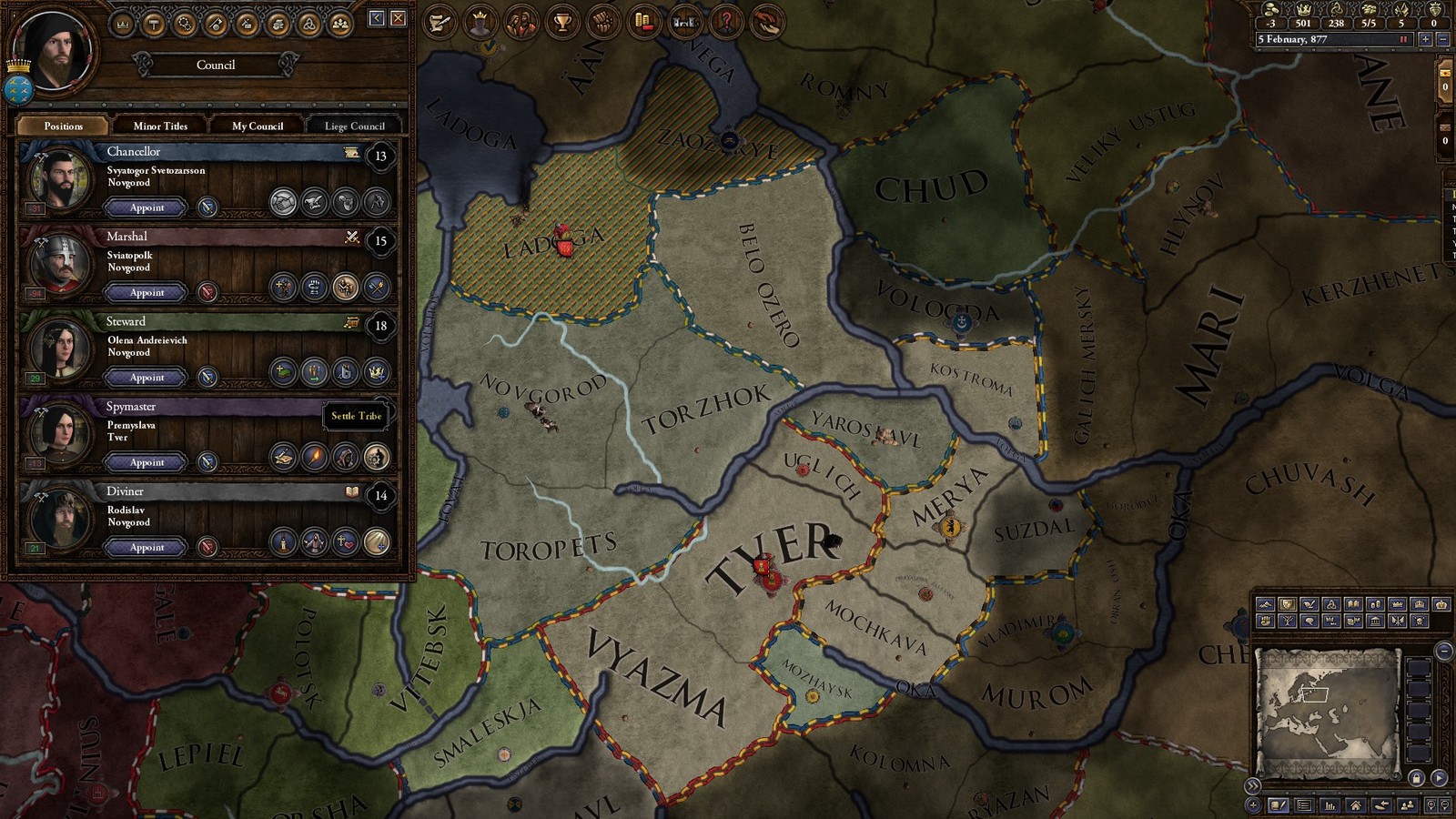This screenshot has width=1456, height=819.
Task: Appoint a new Chancellor
Action: (x=147, y=207)
